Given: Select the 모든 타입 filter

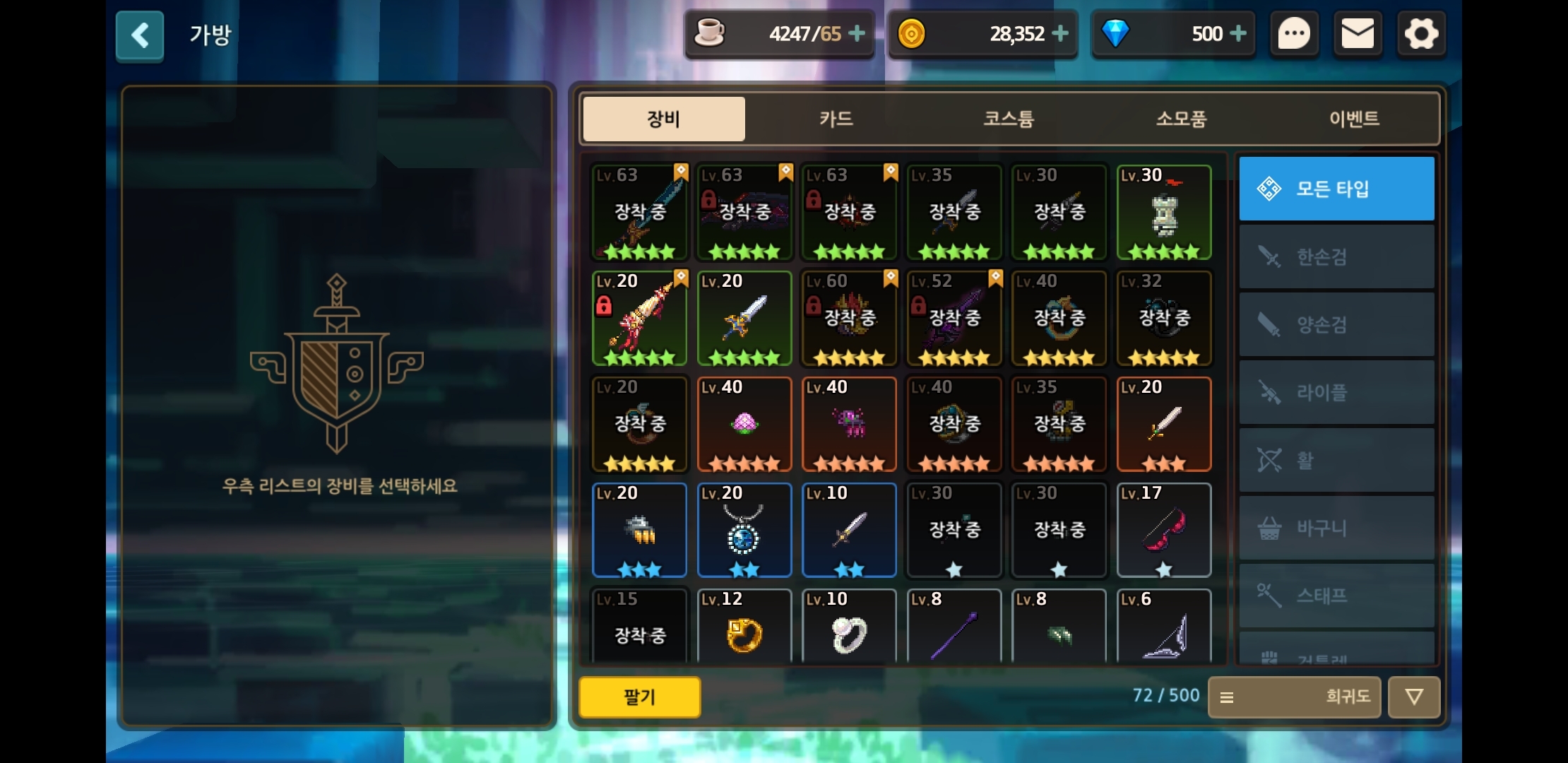Looking at the screenshot, I should (1336, 189).
